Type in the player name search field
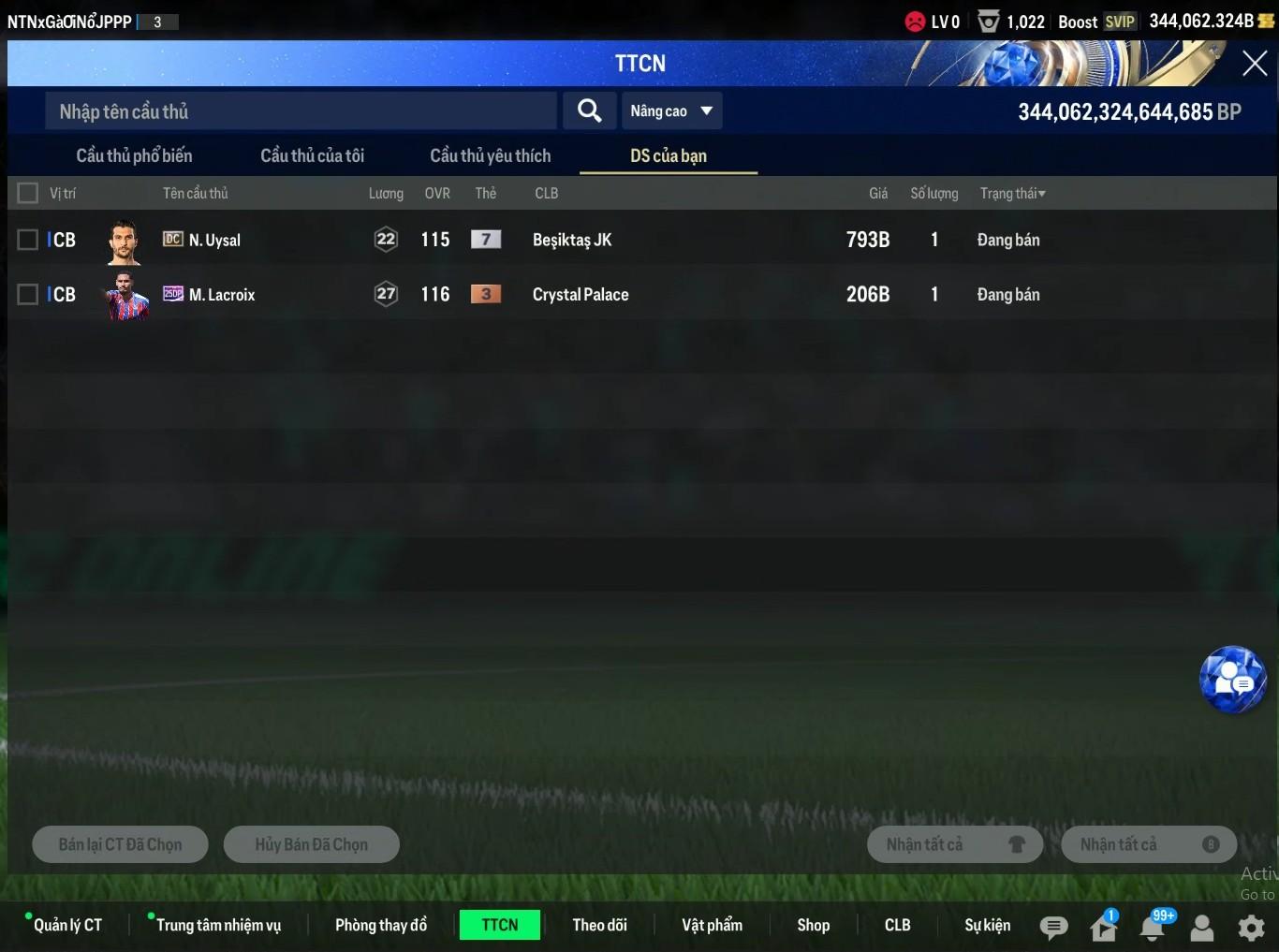 [x=300, y=111]
